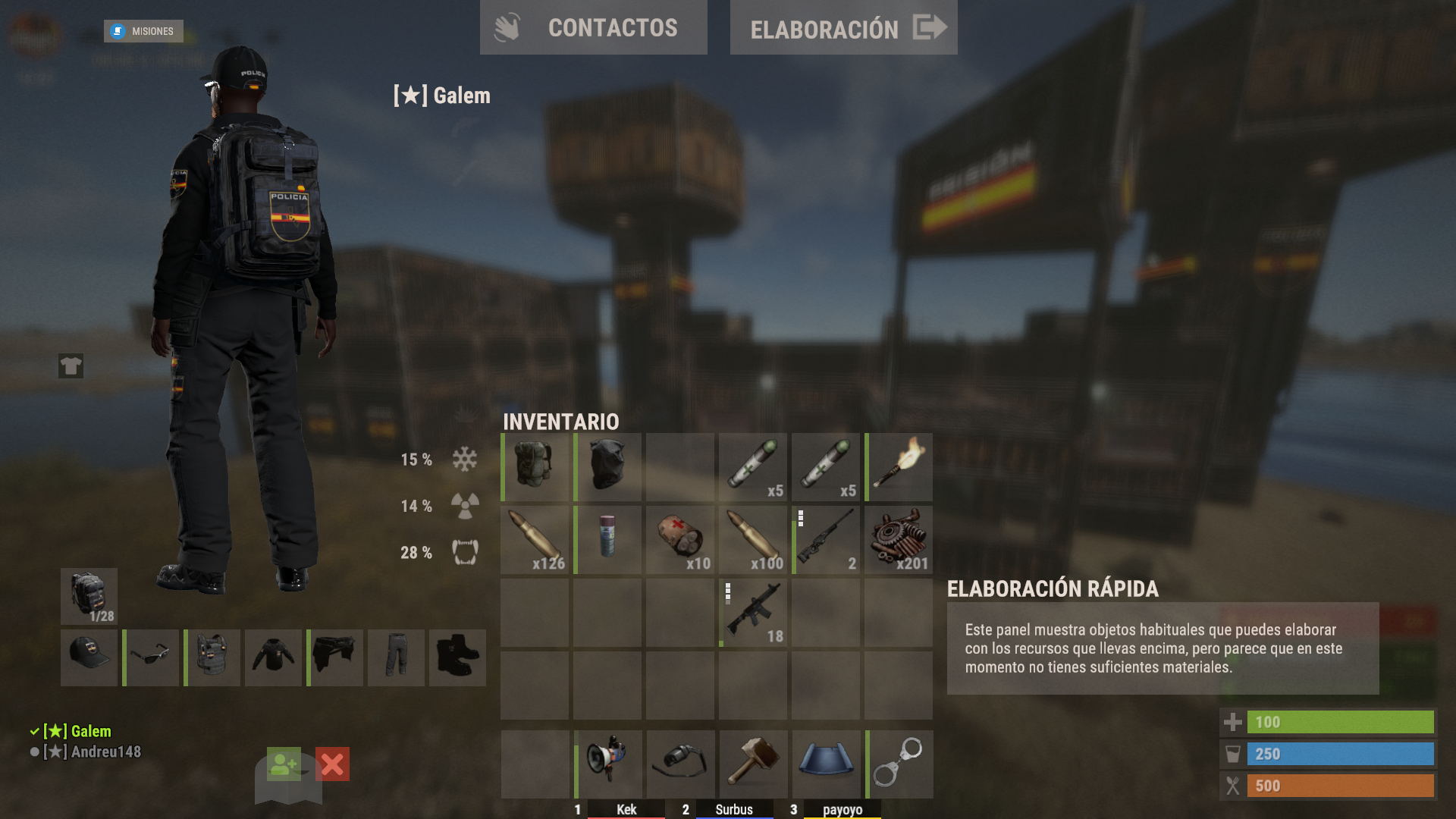Select the comfort bite status icon
The height and width of the screenshot is (819, 1456).
pyautogui.click(x=465, y=553)
